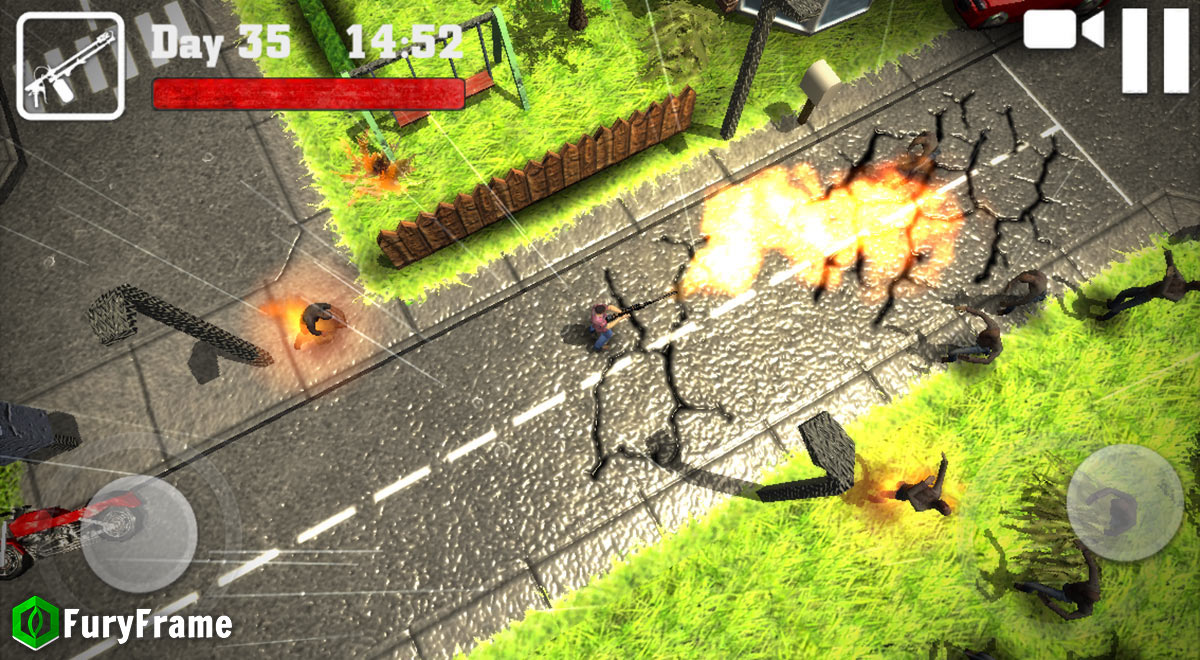
Task: Open the flamethrower weapon selector
Action: [70, 66]
